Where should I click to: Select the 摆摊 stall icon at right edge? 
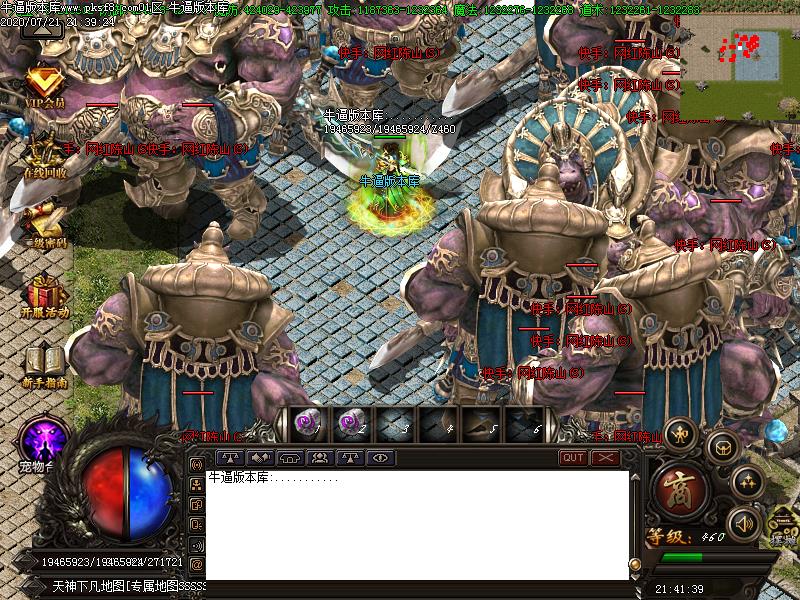point(783,525)
